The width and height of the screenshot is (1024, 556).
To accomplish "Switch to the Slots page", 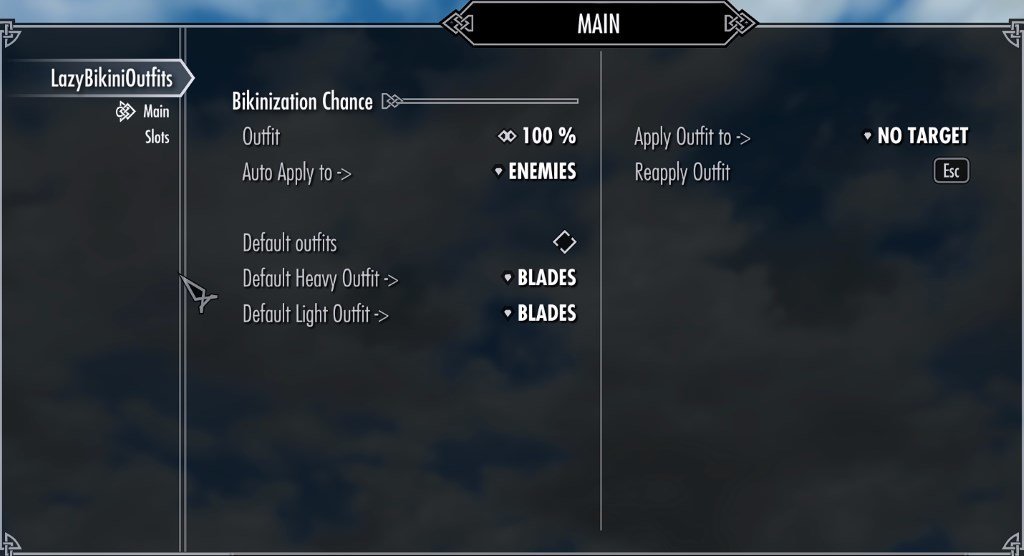I will pyautogui.click(x=157, y=137).
